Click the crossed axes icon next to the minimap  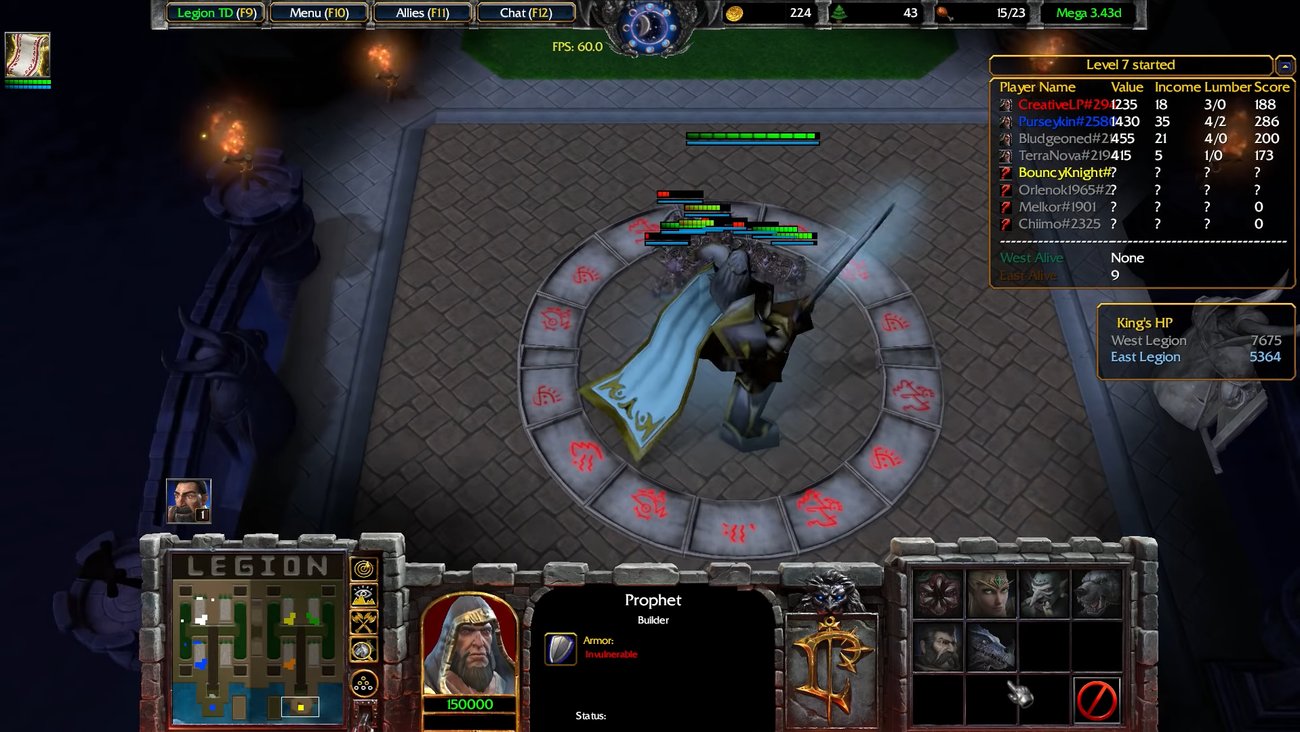point(362,622)
